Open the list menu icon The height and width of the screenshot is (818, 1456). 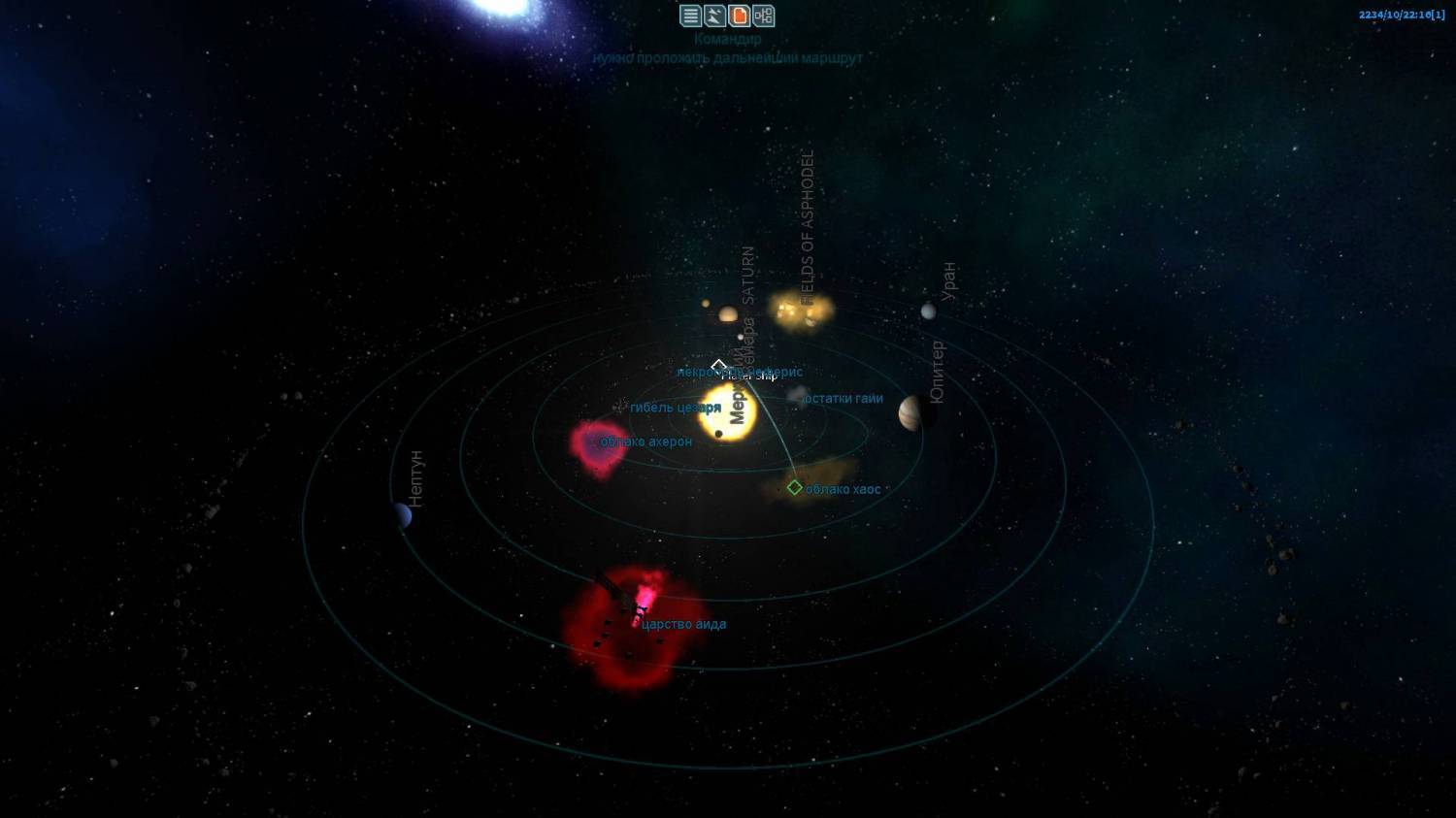click(x=690, y=16)
